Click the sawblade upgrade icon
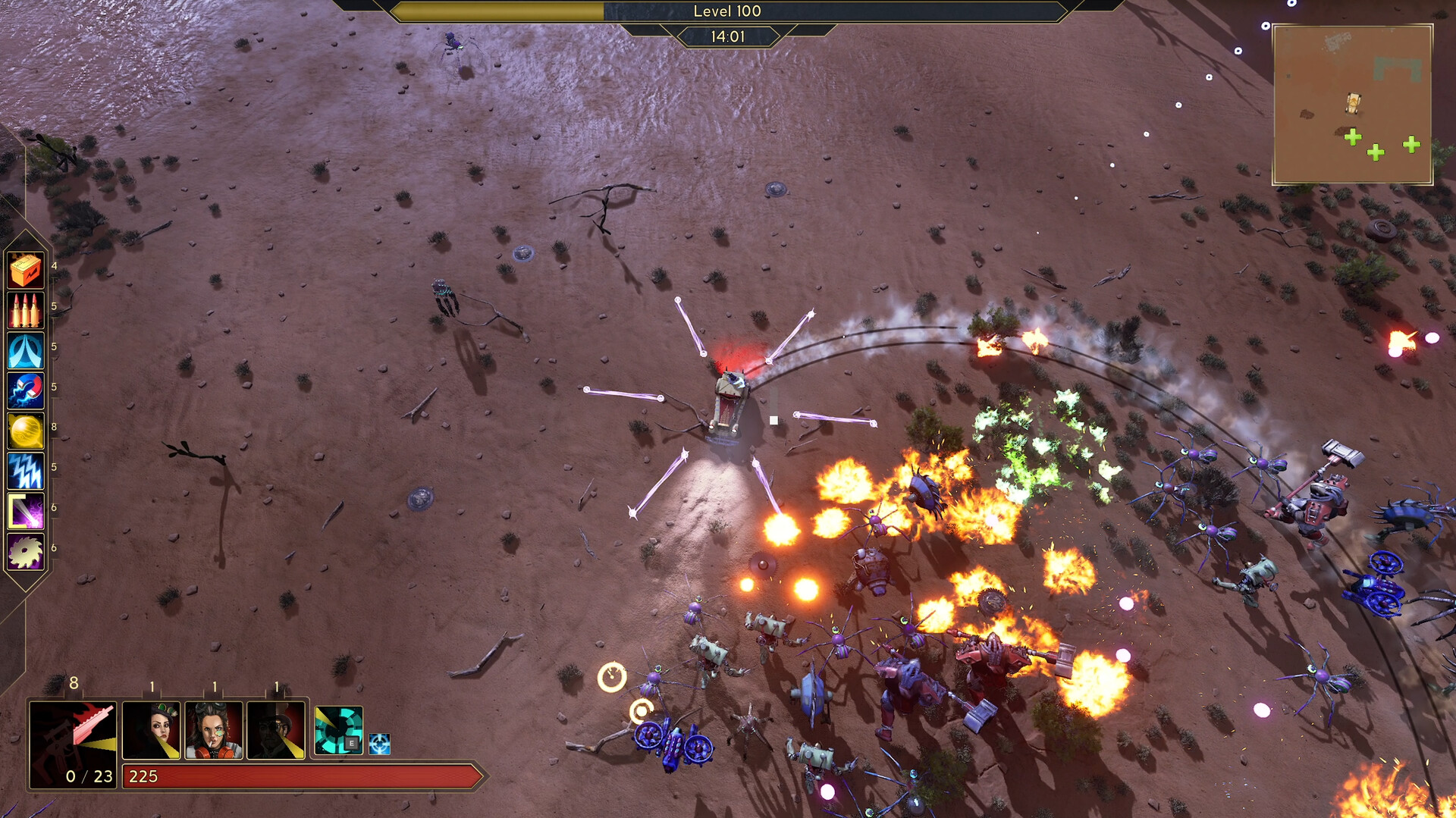This screenshot has width=1456, height=818. pos(25,551)
